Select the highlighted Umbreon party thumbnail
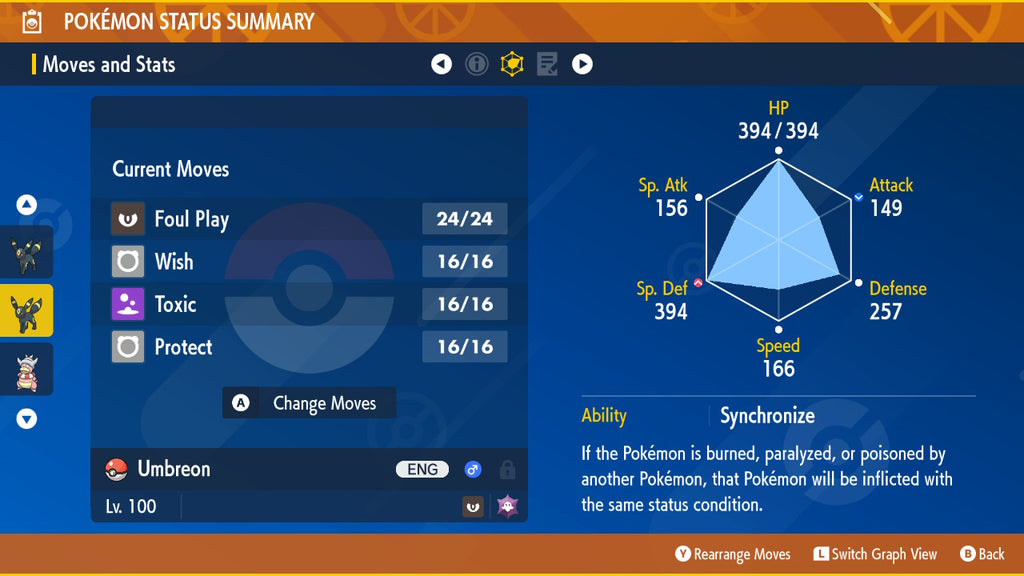Viewport: 1024px width, 576px height. click(26, 310)
